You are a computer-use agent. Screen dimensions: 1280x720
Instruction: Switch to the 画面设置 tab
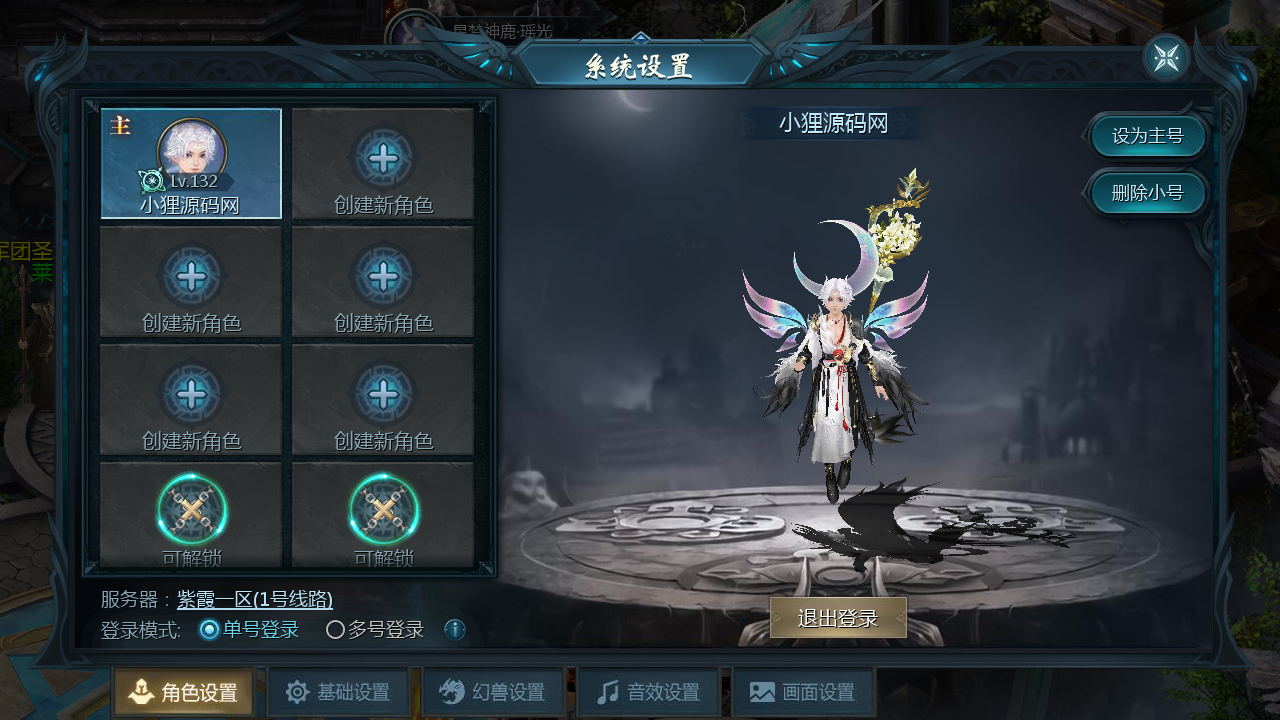pos(803,692)
